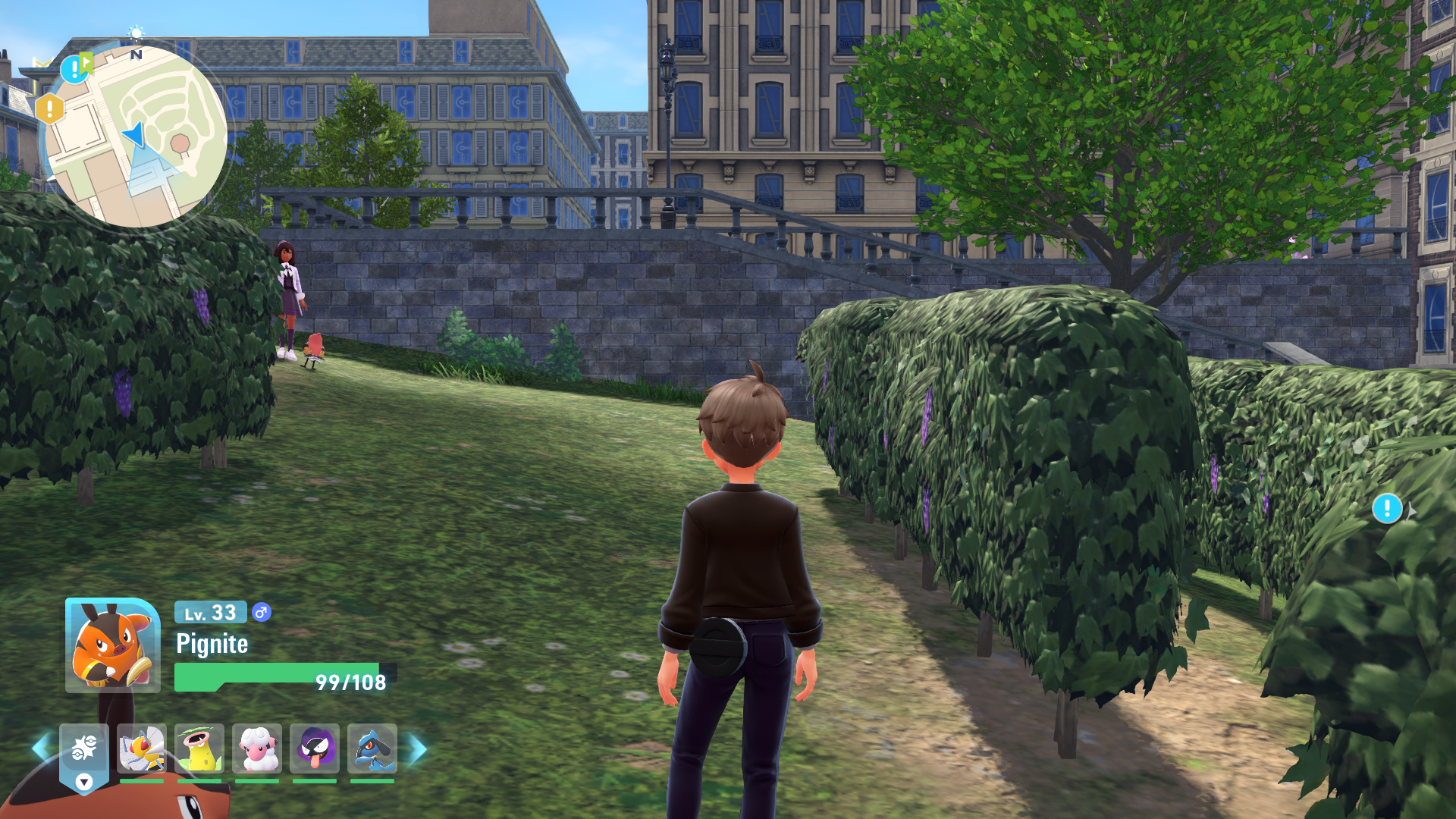Switch to Flaaffy in the party bar

tap(257, 749)
